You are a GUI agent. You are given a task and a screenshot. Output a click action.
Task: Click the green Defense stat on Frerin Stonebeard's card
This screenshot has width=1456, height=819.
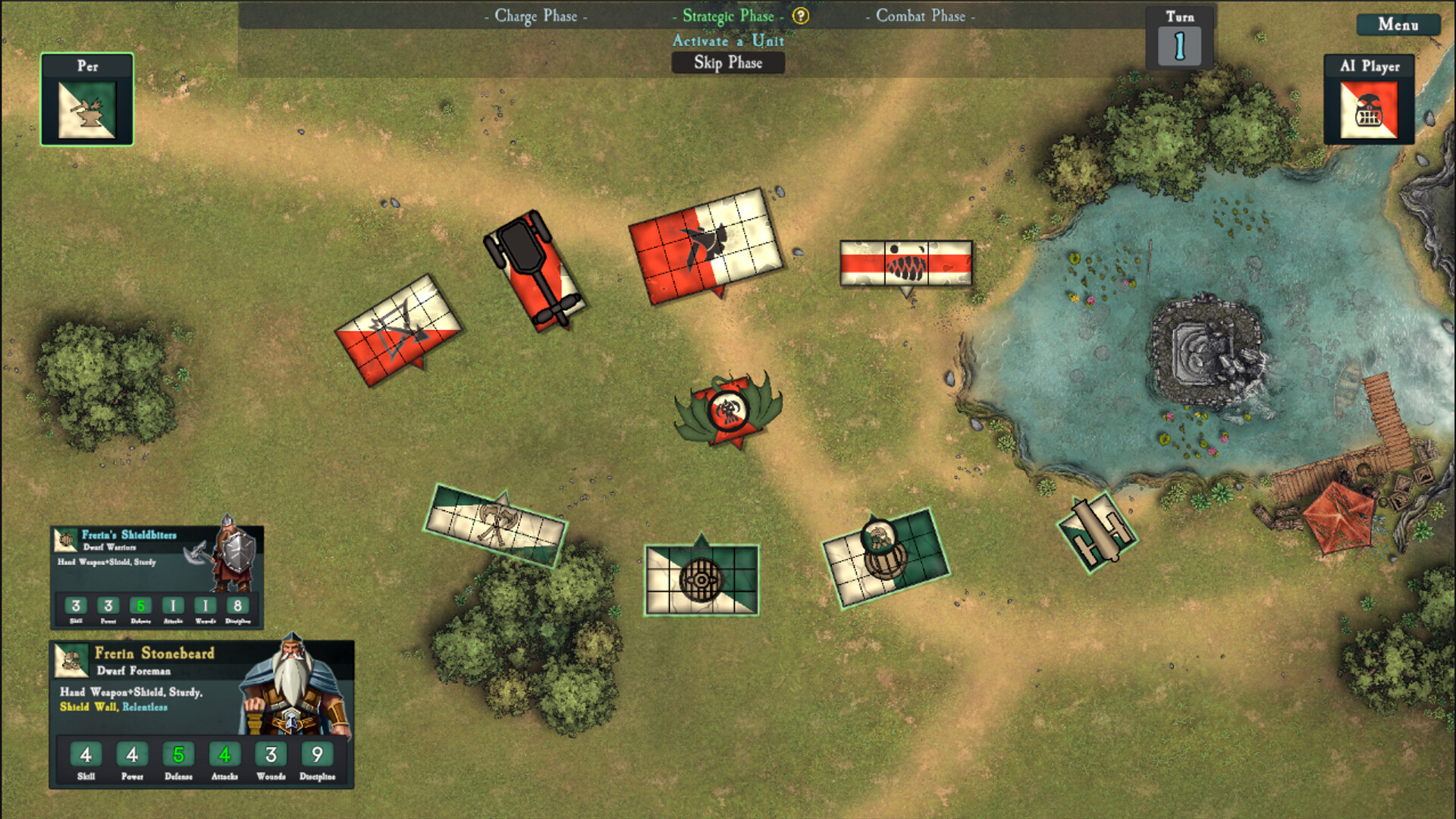(x=178, y=755)
